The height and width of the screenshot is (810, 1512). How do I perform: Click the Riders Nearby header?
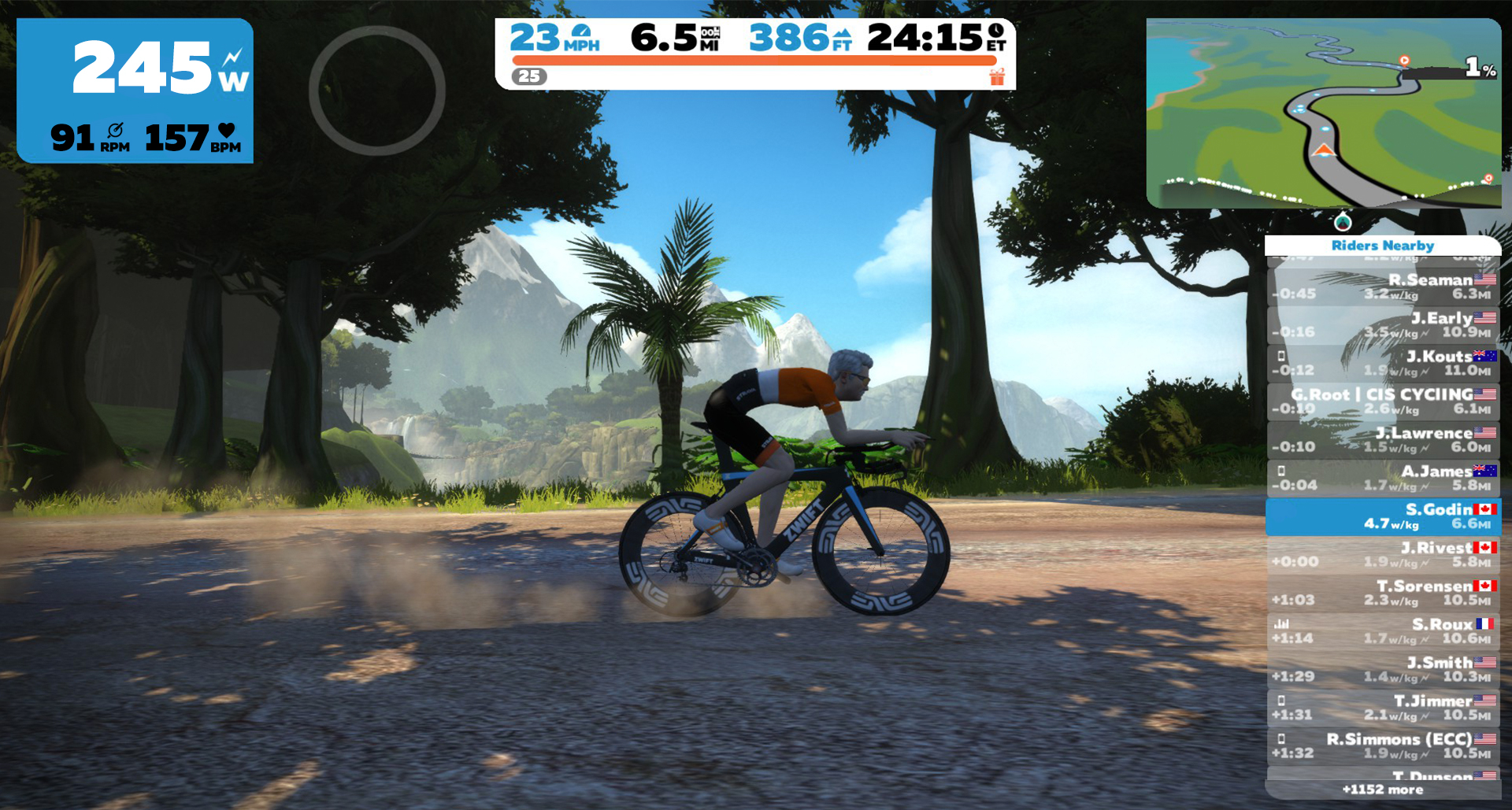[1383, 246]
